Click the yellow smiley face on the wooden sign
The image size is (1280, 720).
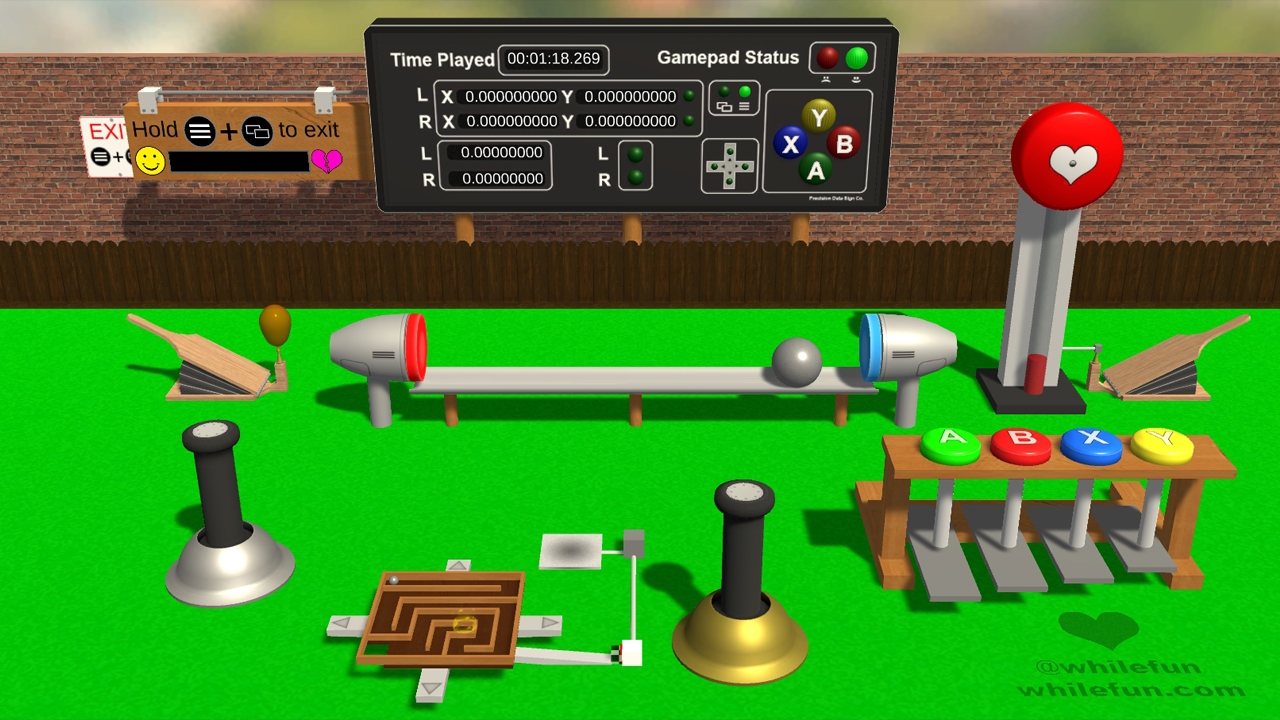click(x=151, y=161)
